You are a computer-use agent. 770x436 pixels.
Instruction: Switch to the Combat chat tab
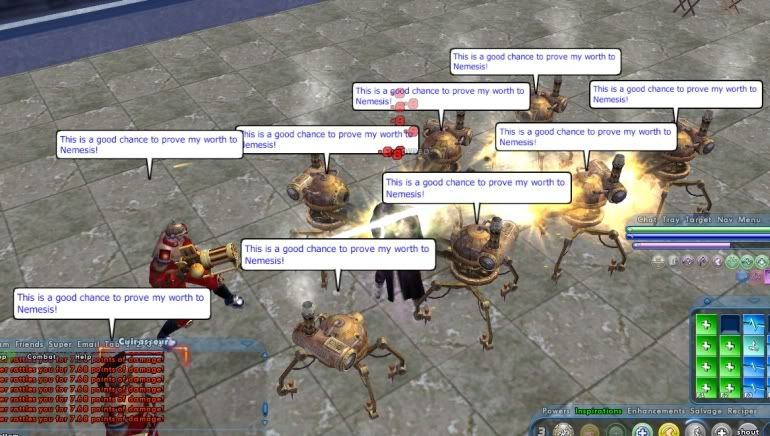[42, 356]
